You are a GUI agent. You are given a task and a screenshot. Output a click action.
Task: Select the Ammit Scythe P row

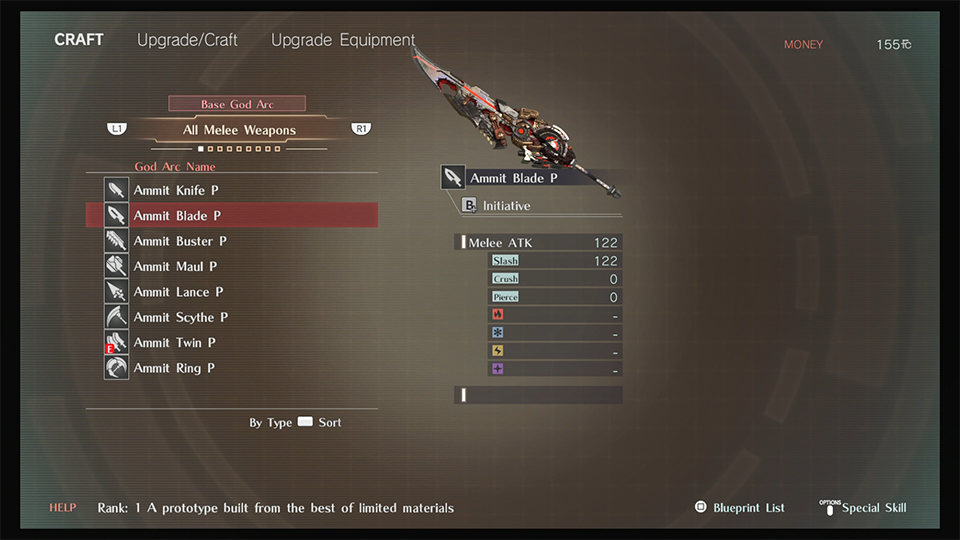[181, 317]
